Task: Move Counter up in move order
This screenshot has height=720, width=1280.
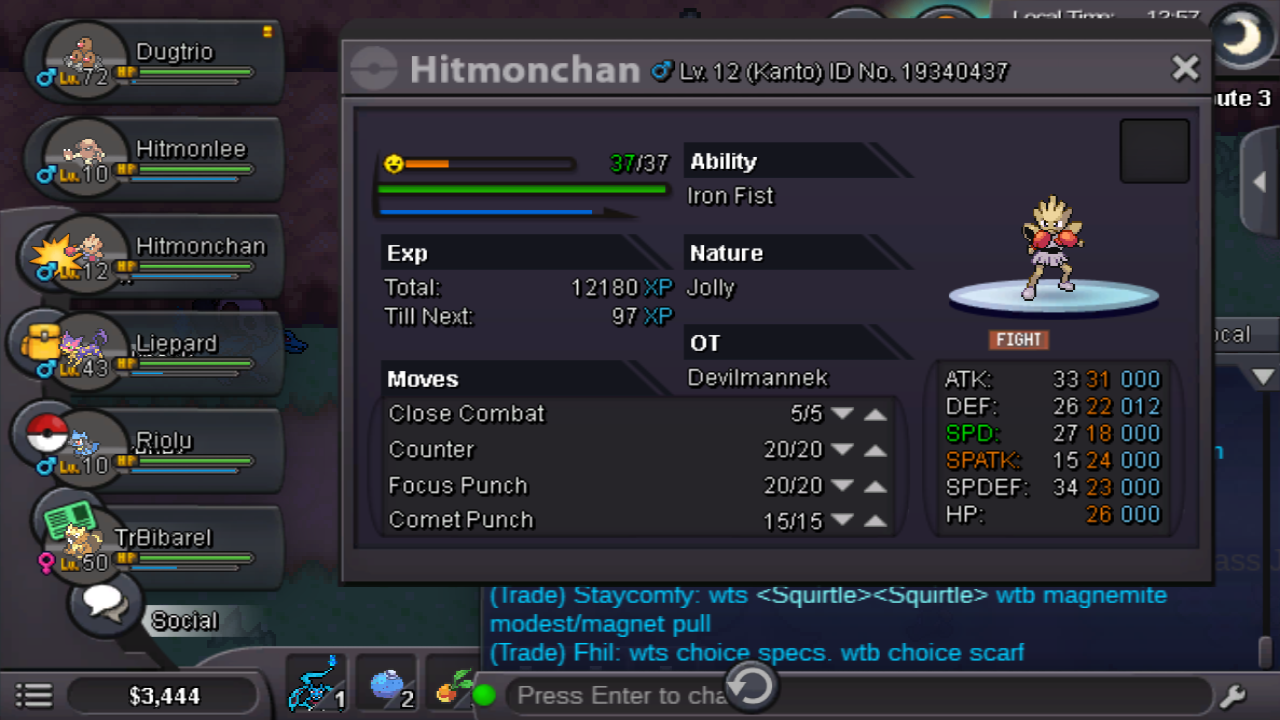Action: pyautogui.click(x=876, y=450)
